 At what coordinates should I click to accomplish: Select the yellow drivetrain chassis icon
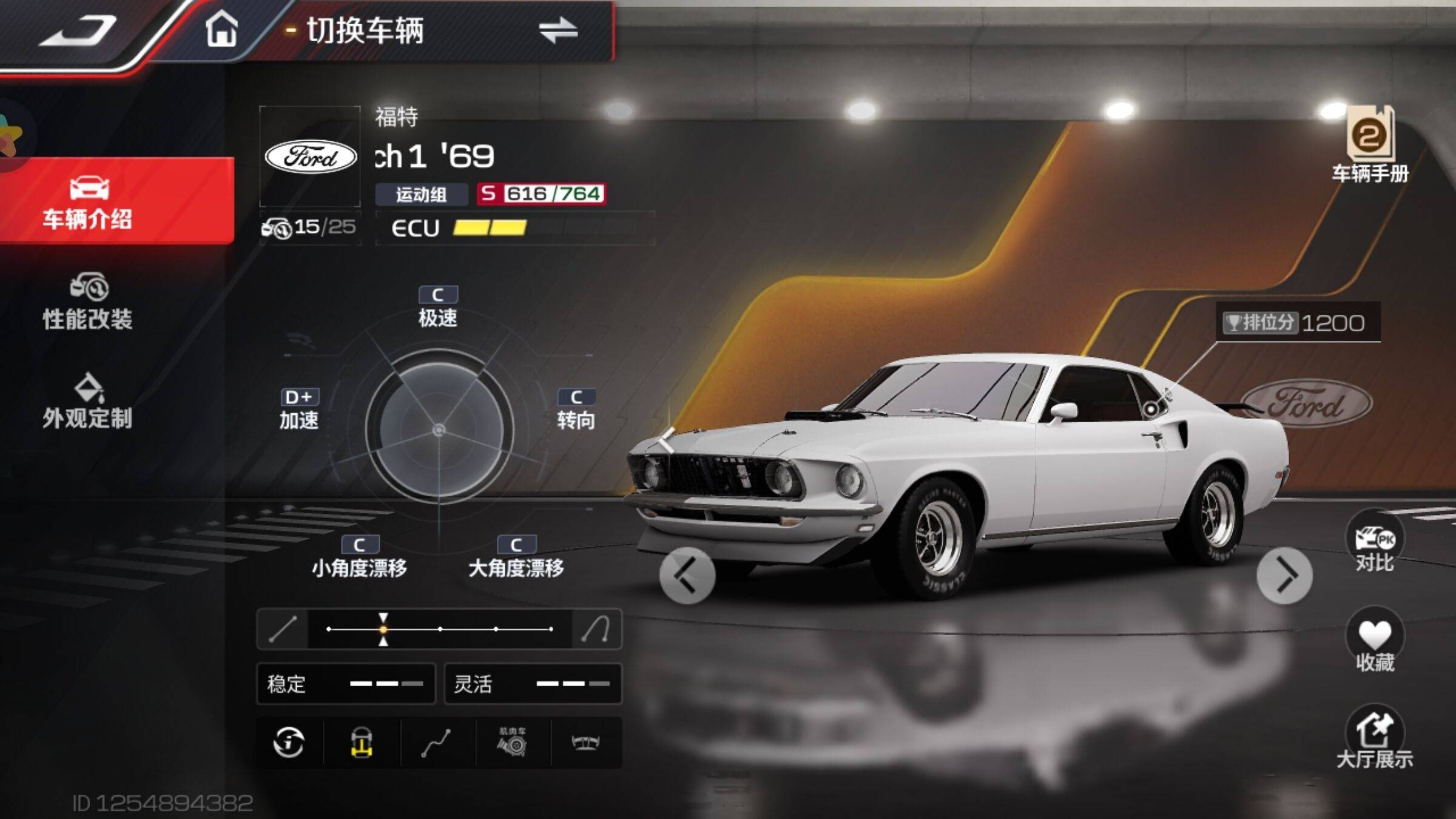(362, 742)
